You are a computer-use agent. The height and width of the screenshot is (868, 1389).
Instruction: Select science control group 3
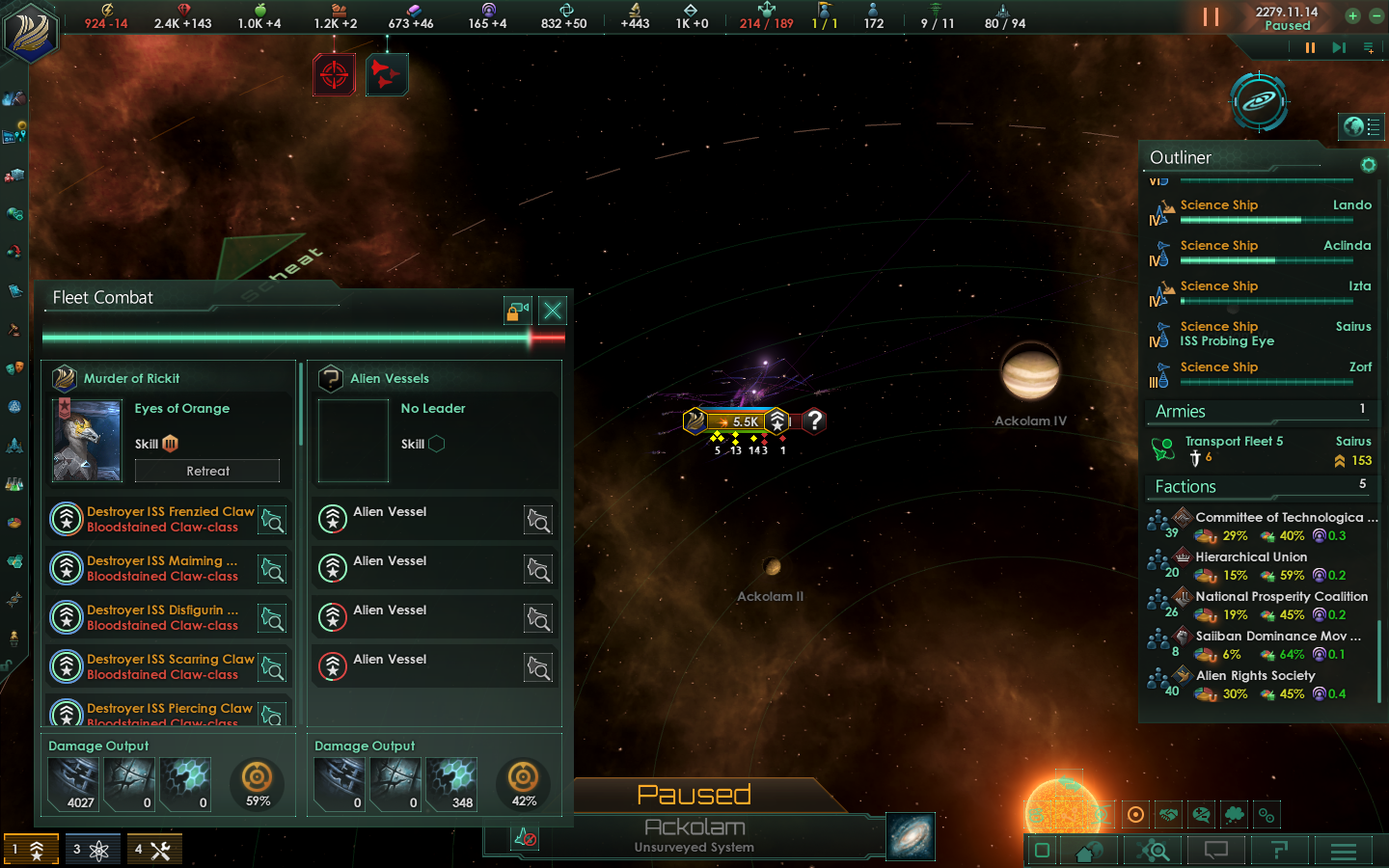93,850
